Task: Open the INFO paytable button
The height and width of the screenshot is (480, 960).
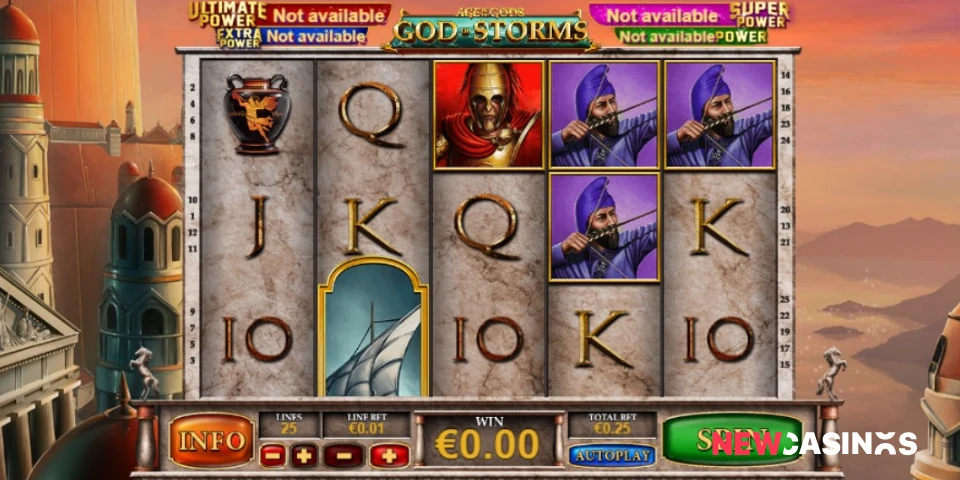Action: pyautogui.click(x=211, y=440)
